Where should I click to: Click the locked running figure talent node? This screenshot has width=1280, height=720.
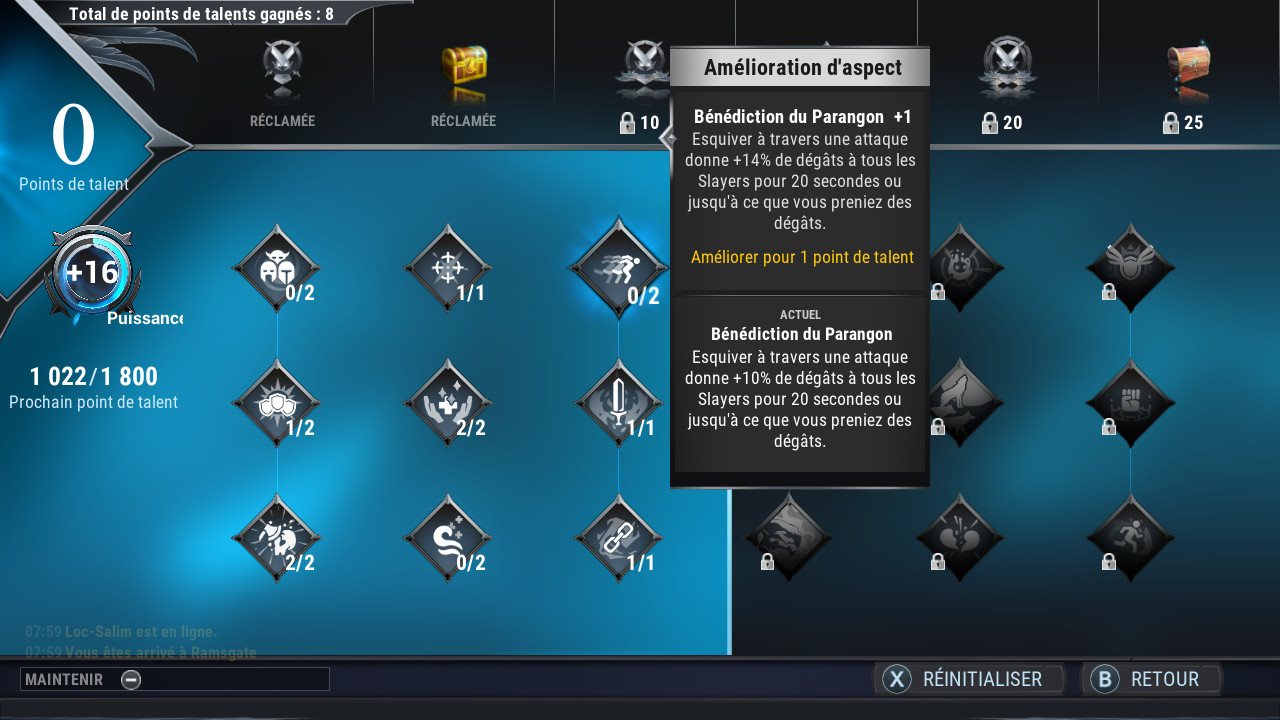1130,537
